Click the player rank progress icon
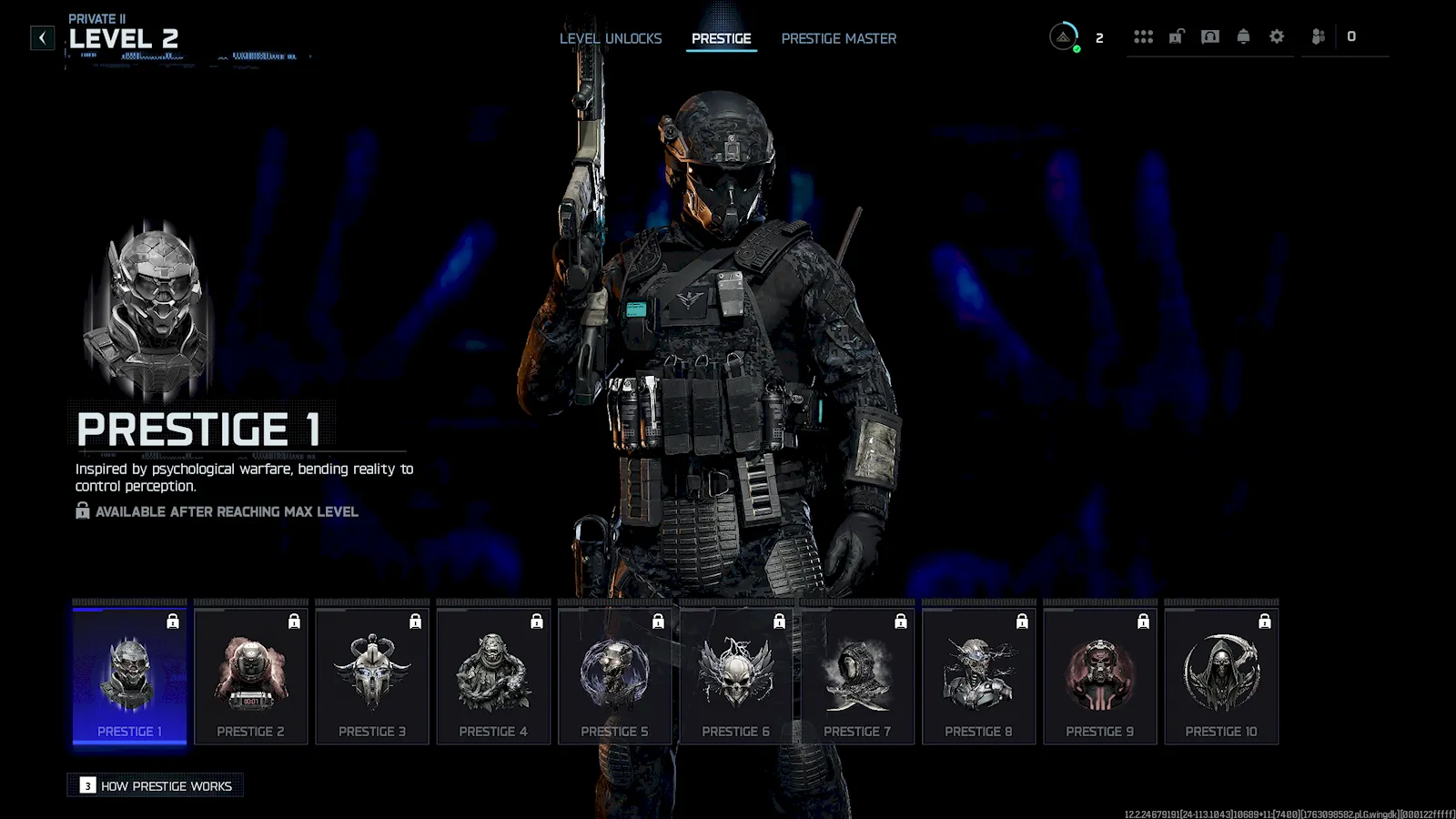This screenshot has height=819, width=1456. (1063, 36)
